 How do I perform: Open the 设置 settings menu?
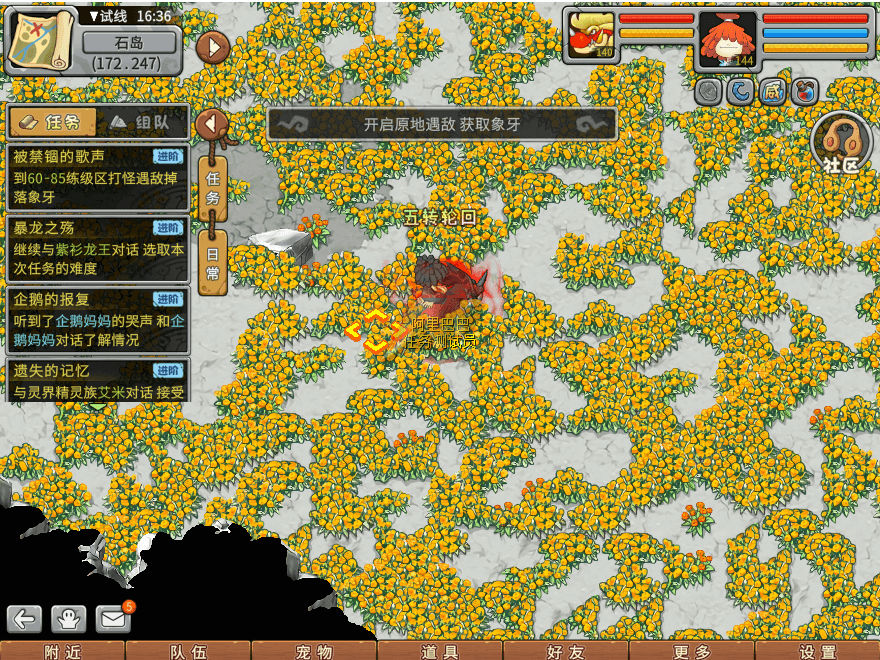[x=818, y=651]
